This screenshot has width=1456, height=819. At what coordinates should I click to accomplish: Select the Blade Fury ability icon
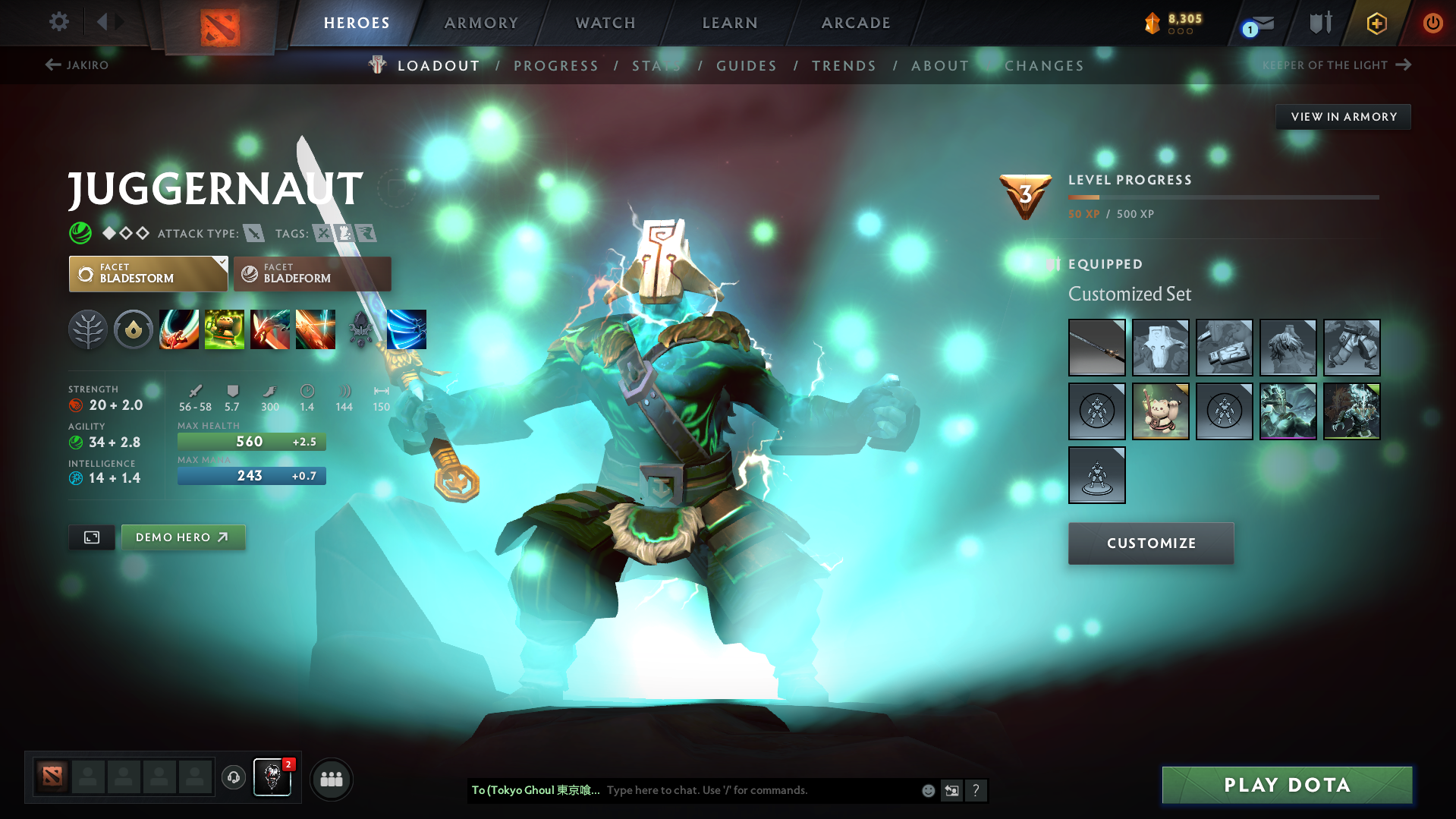coord(179,329)
